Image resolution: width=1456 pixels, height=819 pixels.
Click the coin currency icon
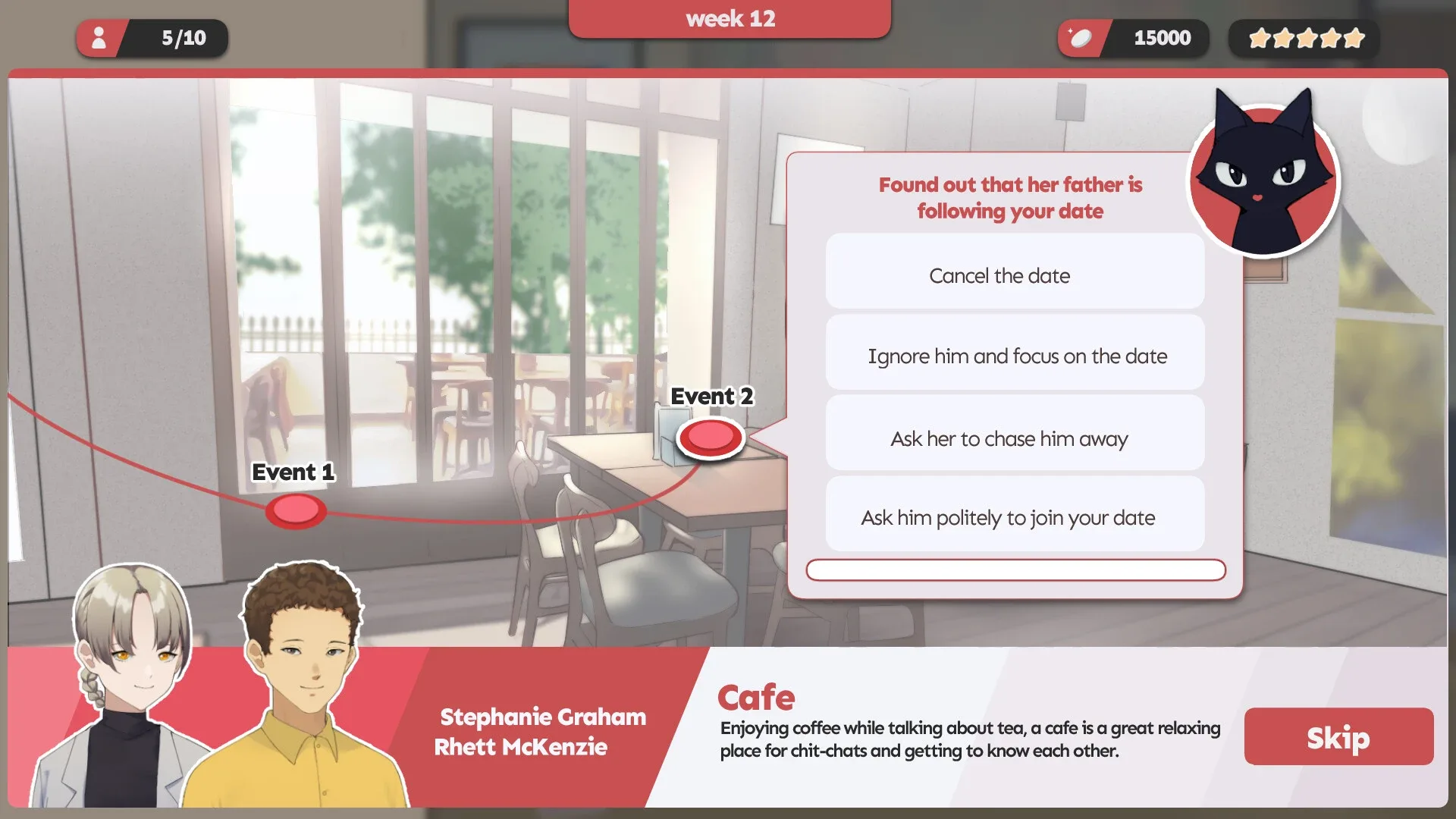click(x=1081, y=37)
